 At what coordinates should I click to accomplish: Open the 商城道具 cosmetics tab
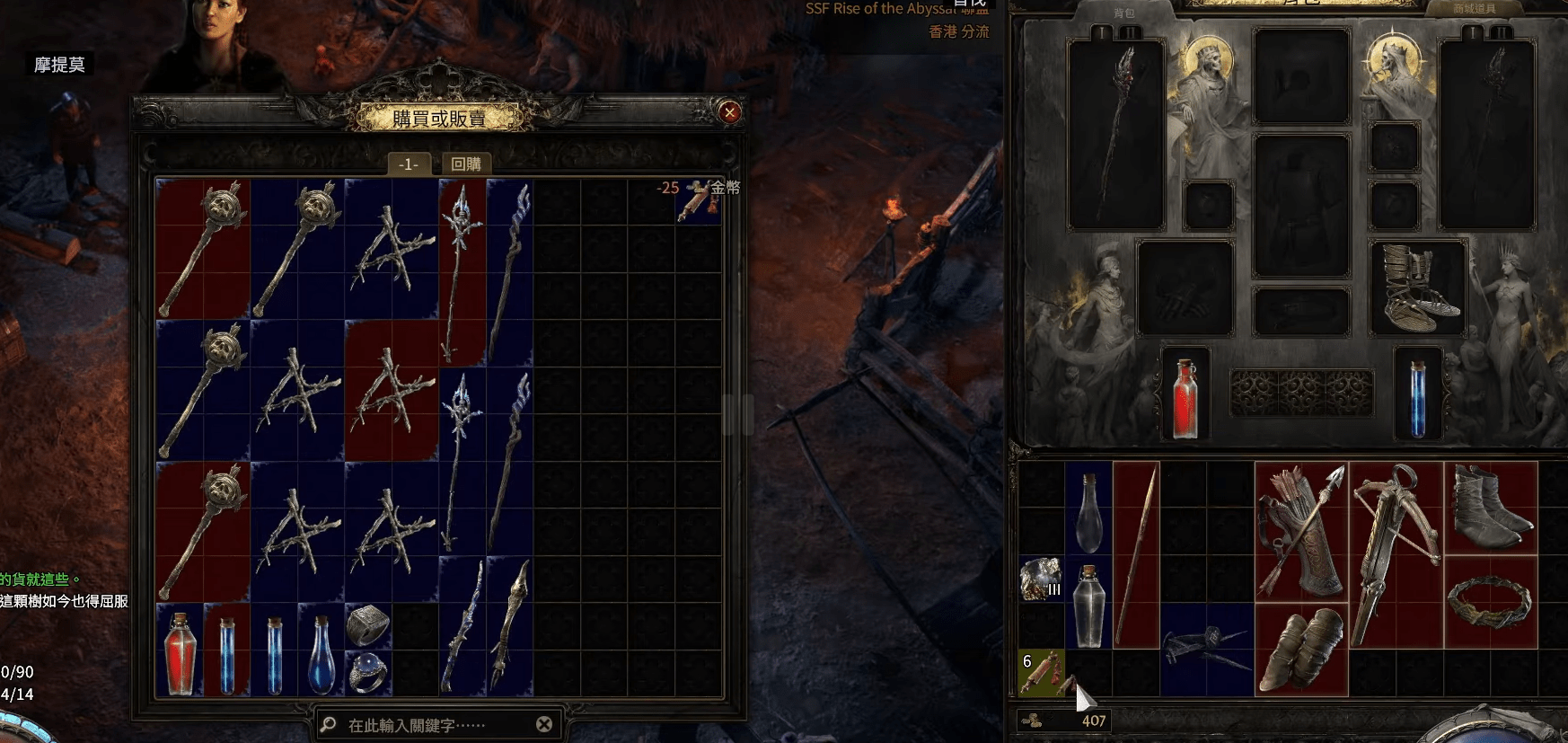(x=1474, y=9)
